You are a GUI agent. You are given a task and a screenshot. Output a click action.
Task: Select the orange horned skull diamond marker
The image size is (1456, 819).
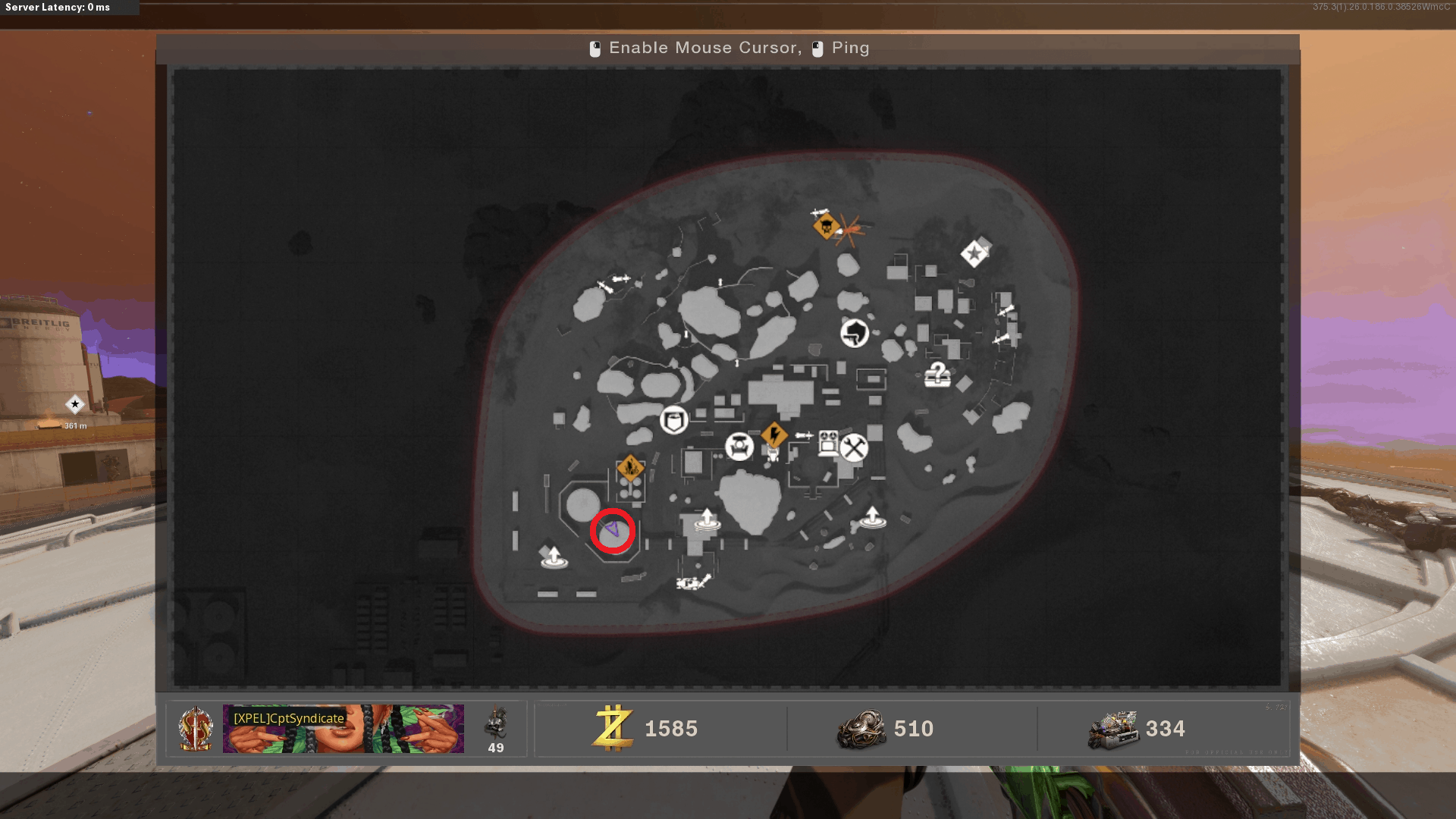pos(826,226)
